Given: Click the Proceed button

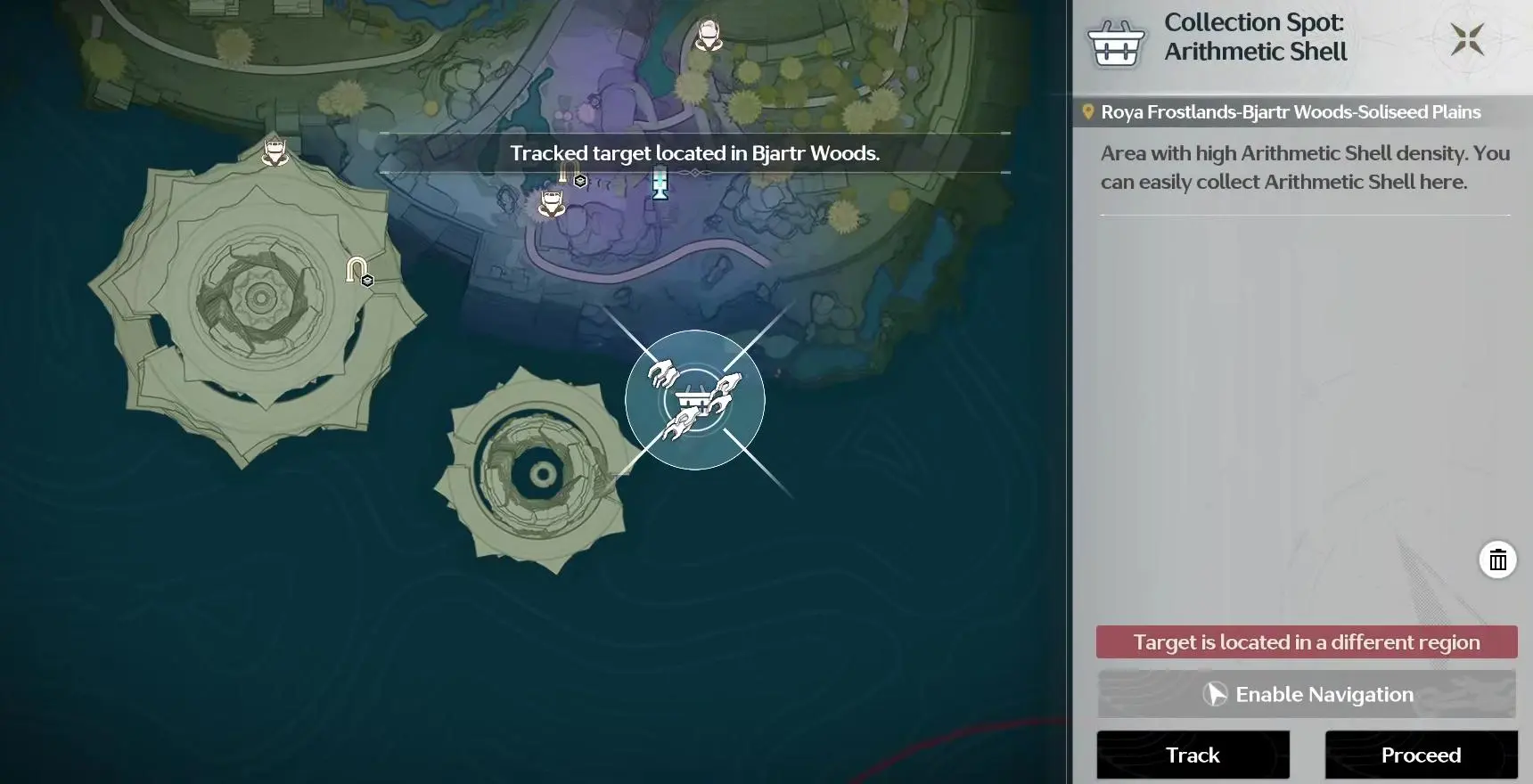Looking at the screenshot, I should pyautogui.click(x=1421, y=755).
